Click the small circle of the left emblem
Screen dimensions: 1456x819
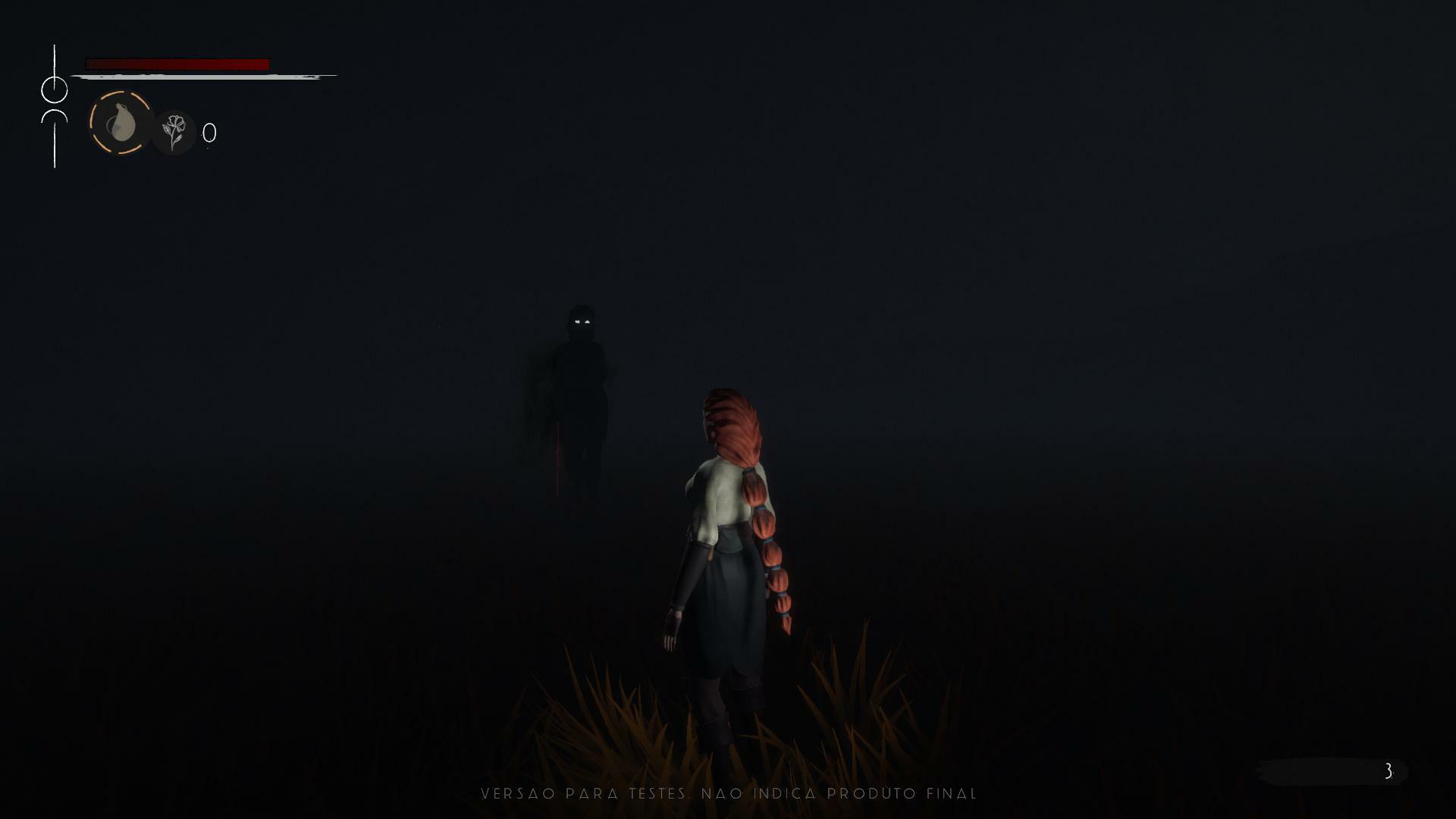click(55, 89)
